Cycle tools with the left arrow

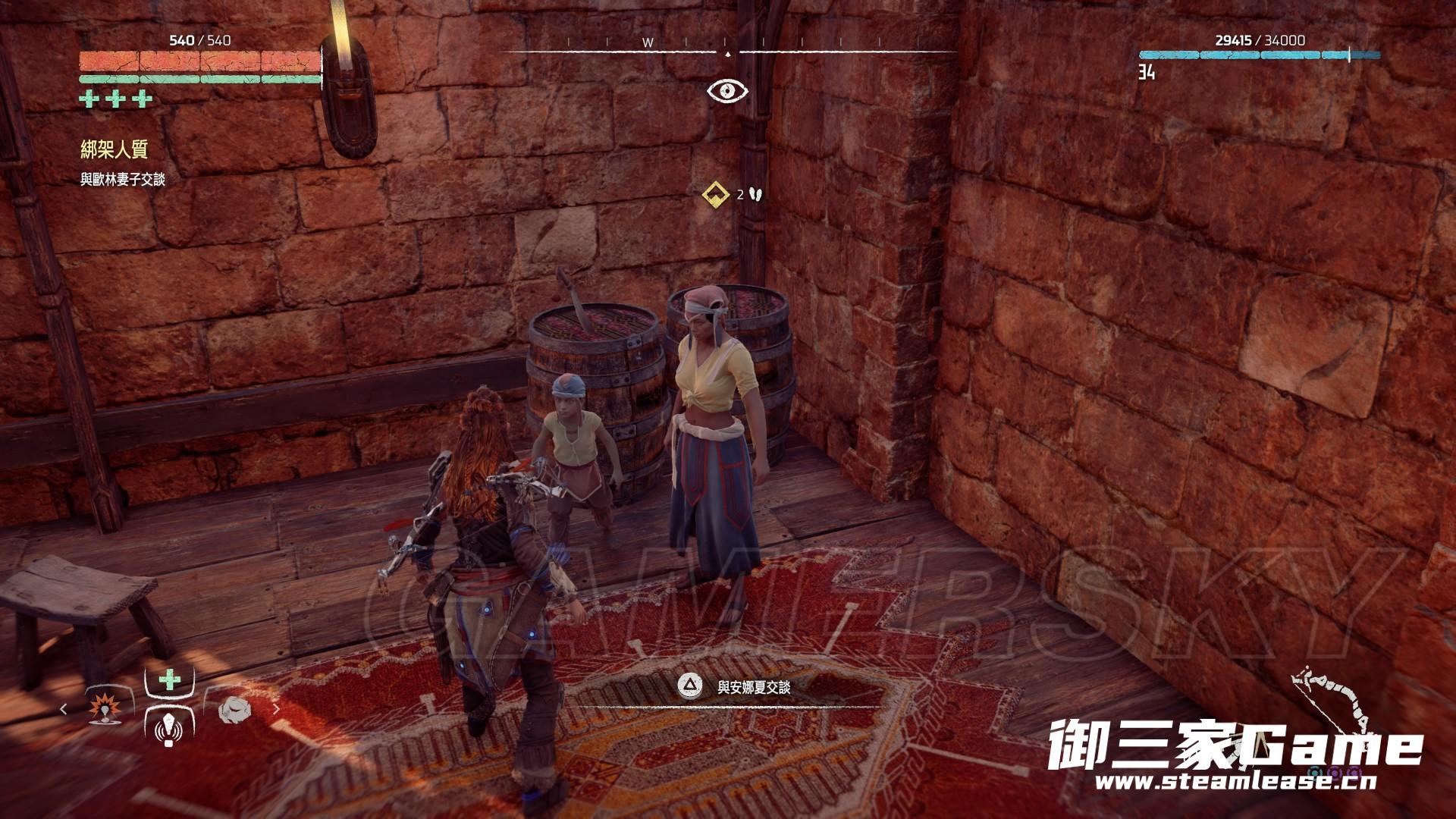[x=64, y=710]
